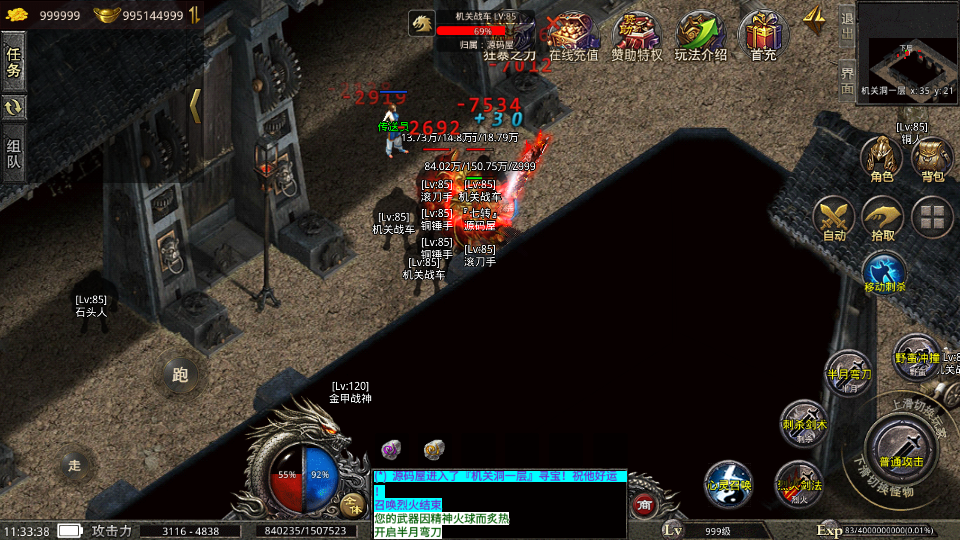
Task: Open the four-square grid menu
Action: pos(933,217)
